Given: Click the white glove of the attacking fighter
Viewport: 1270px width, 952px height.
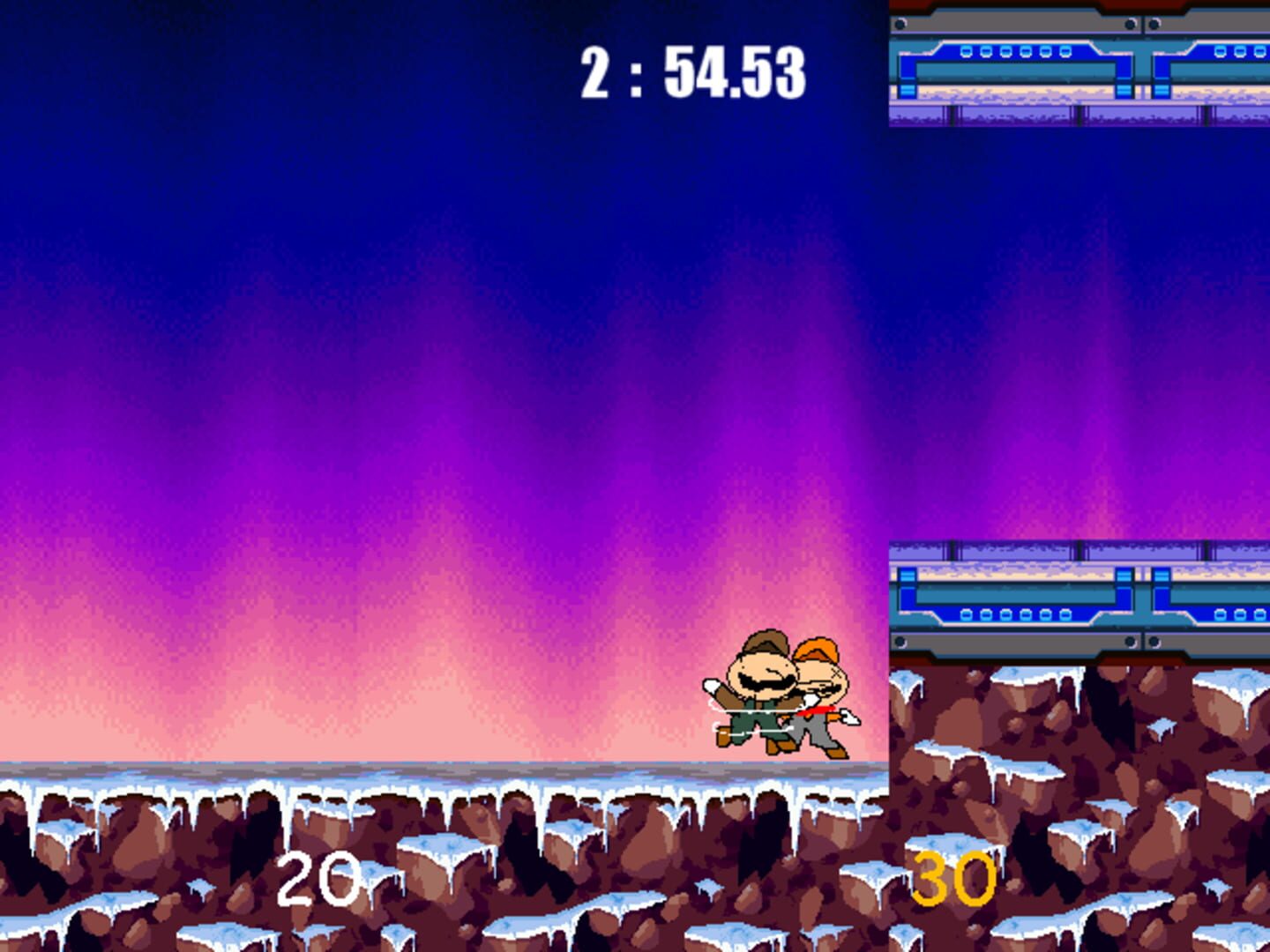Looking at the screenshot, I should [x=712, y=687].
